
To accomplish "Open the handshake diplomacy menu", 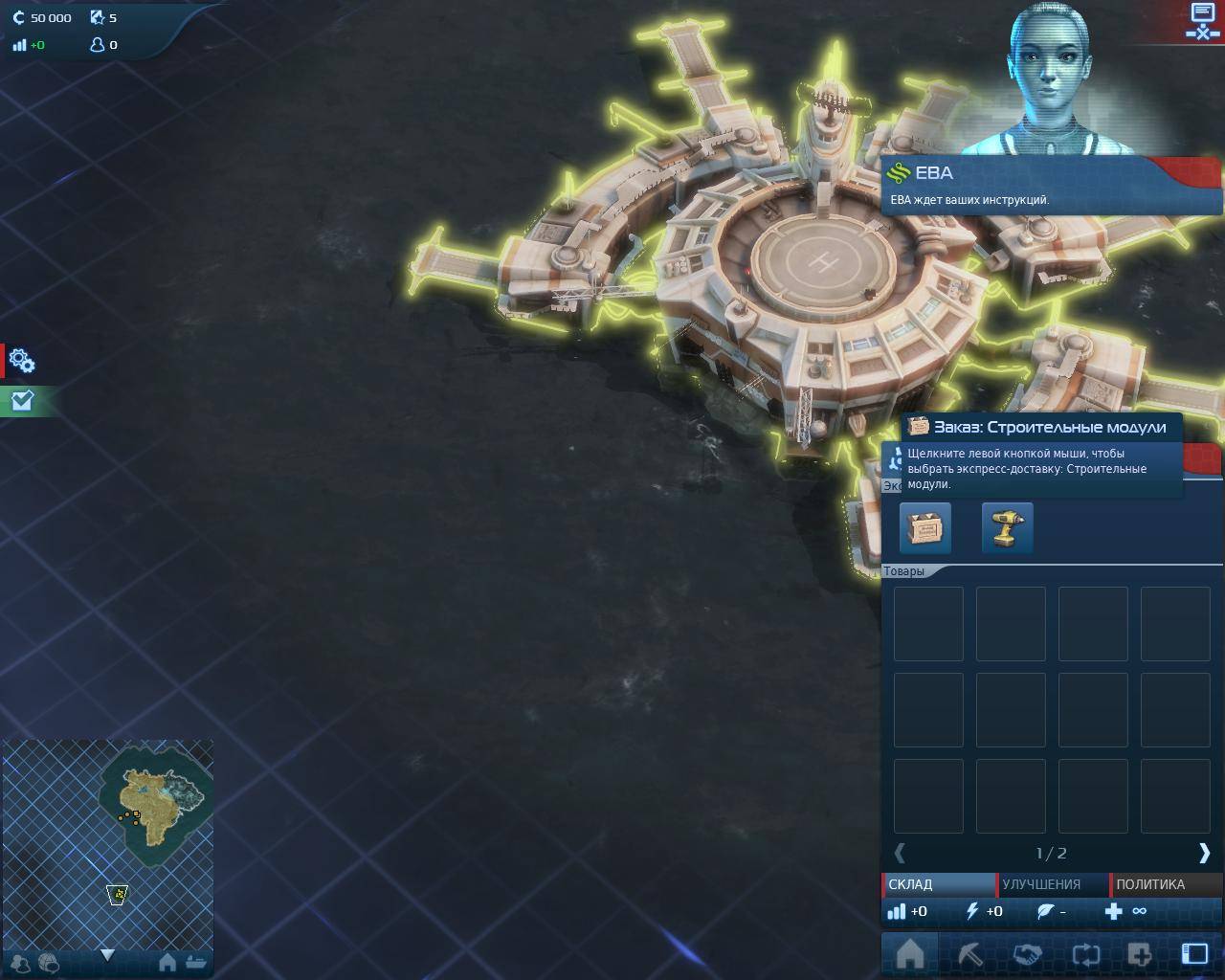I will tap(1027, 954).
